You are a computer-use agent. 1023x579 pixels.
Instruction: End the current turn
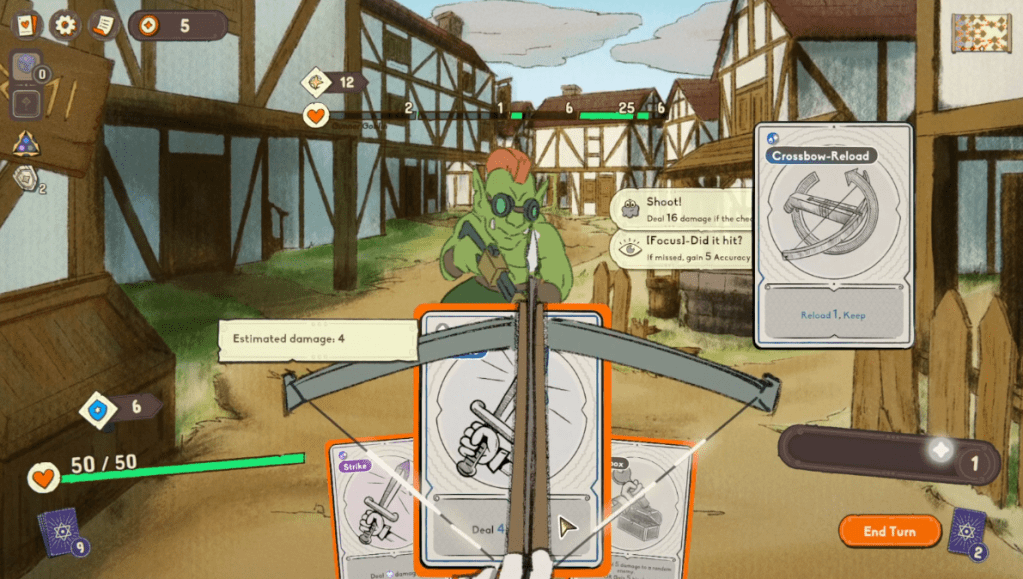pyautogui.click(x=889, y=531)
